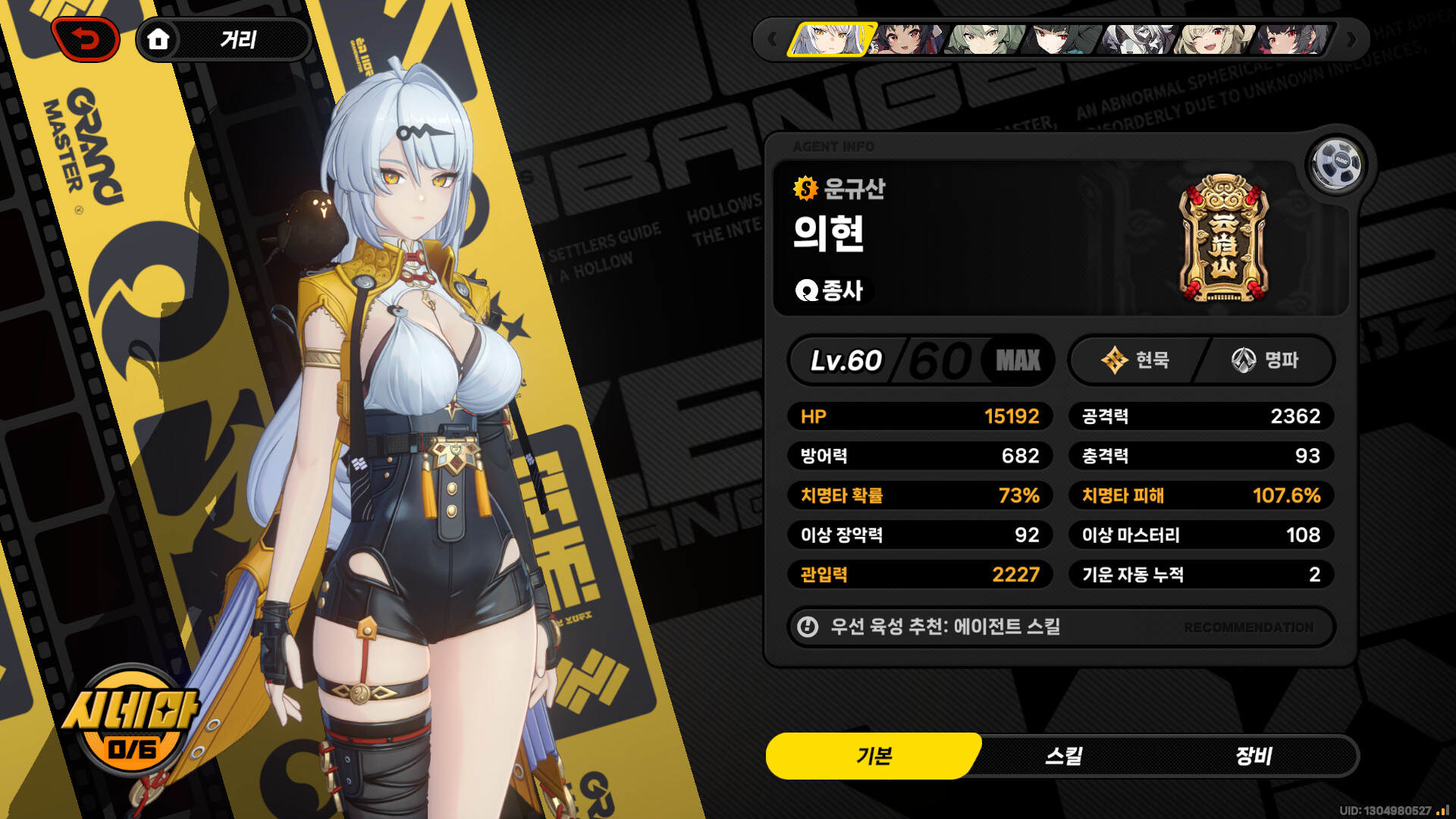Screen dimensions: 1456x819
Task: Click the left arrow of agent list
Action: [x=772, y=39]
